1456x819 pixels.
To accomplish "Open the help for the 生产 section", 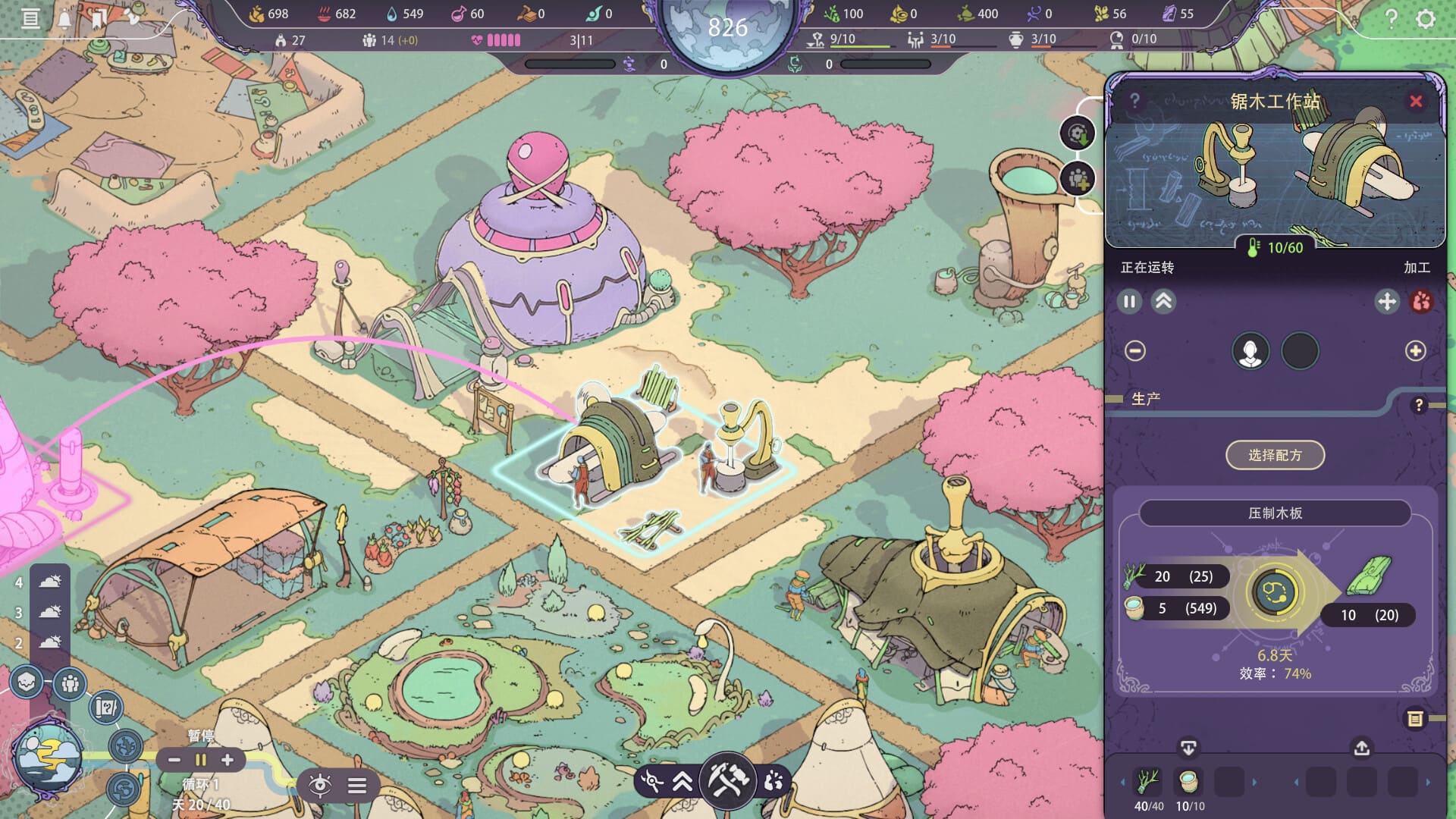I will (1419, 406).
